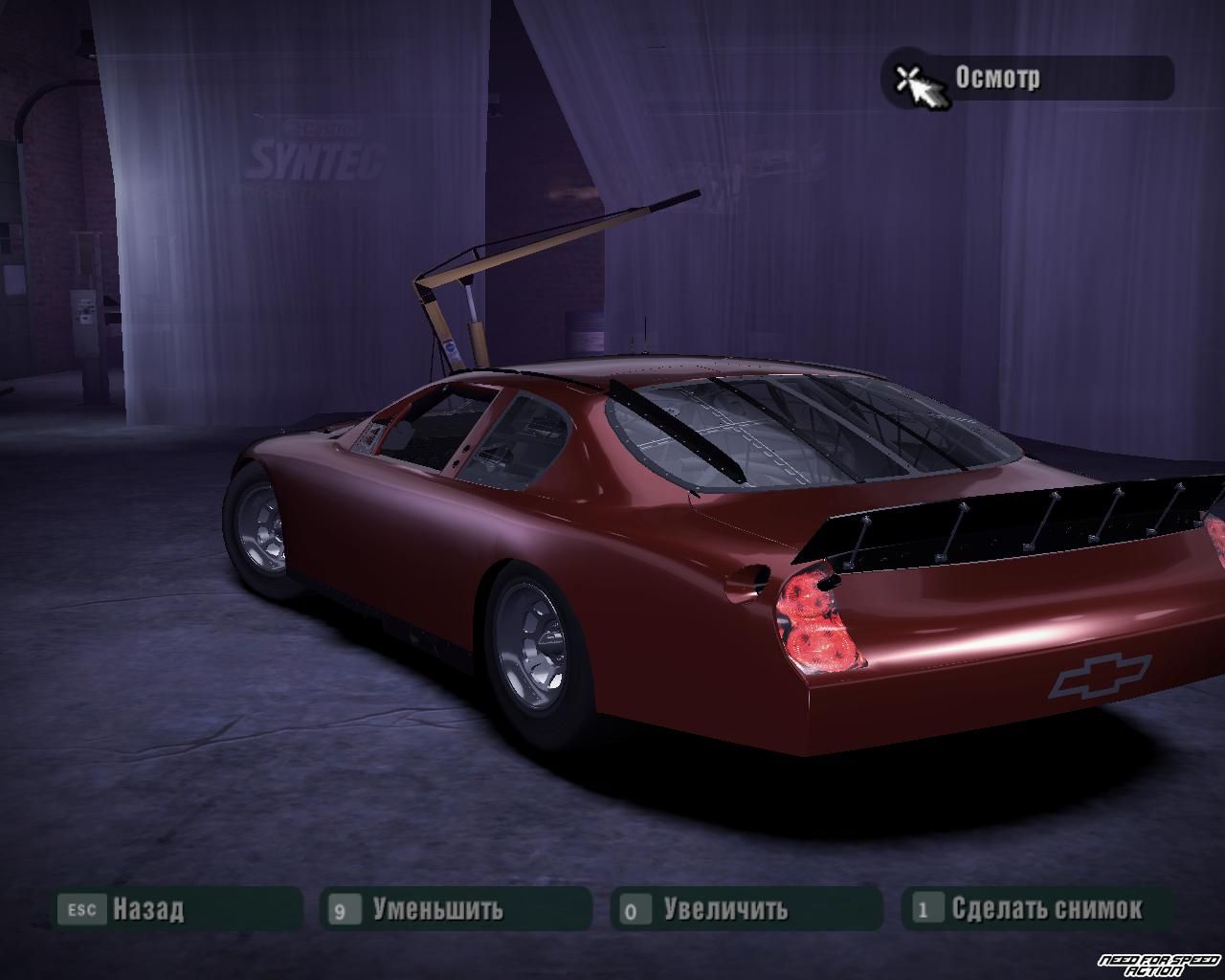Screen dimensions: 1225x980
Task: Select the Осмотр inspect mode label
Action: 1026,78
